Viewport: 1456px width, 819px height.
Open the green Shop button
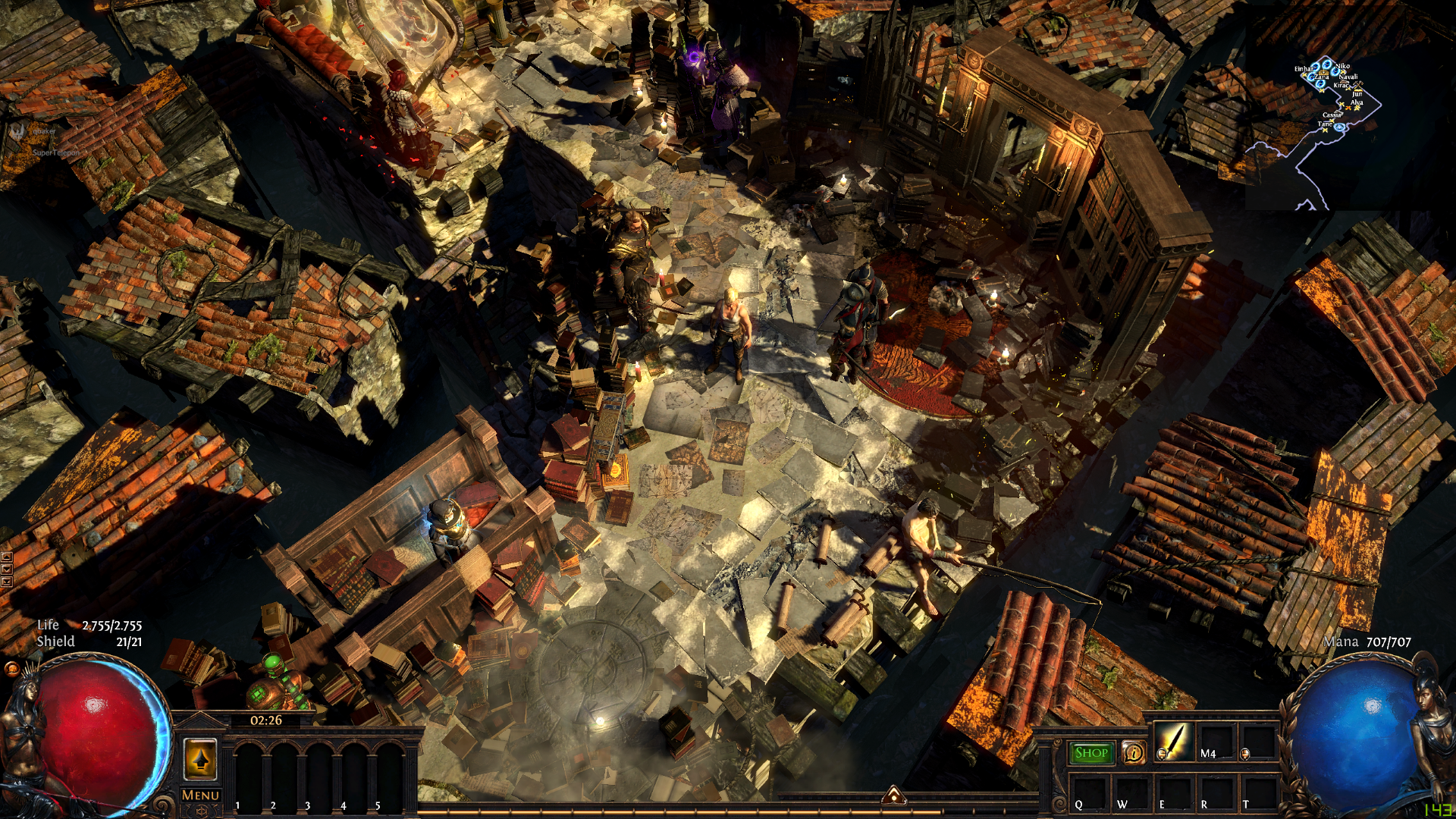coord(1091,752)
